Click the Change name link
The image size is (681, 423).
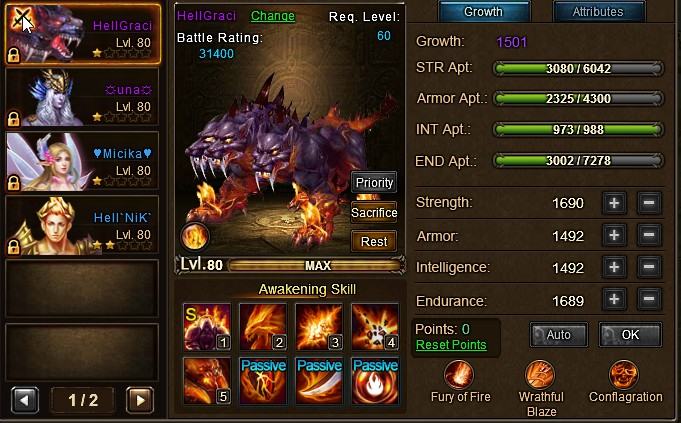273,16
